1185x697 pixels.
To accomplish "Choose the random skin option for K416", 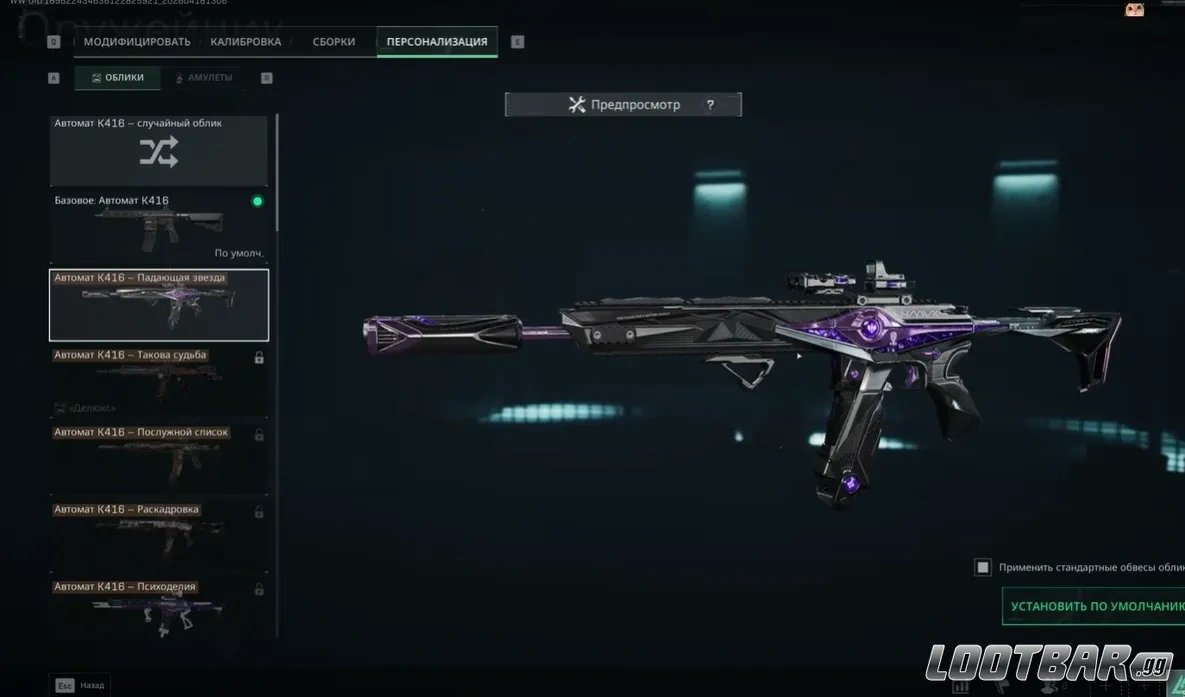I will [x=159, y=151].
